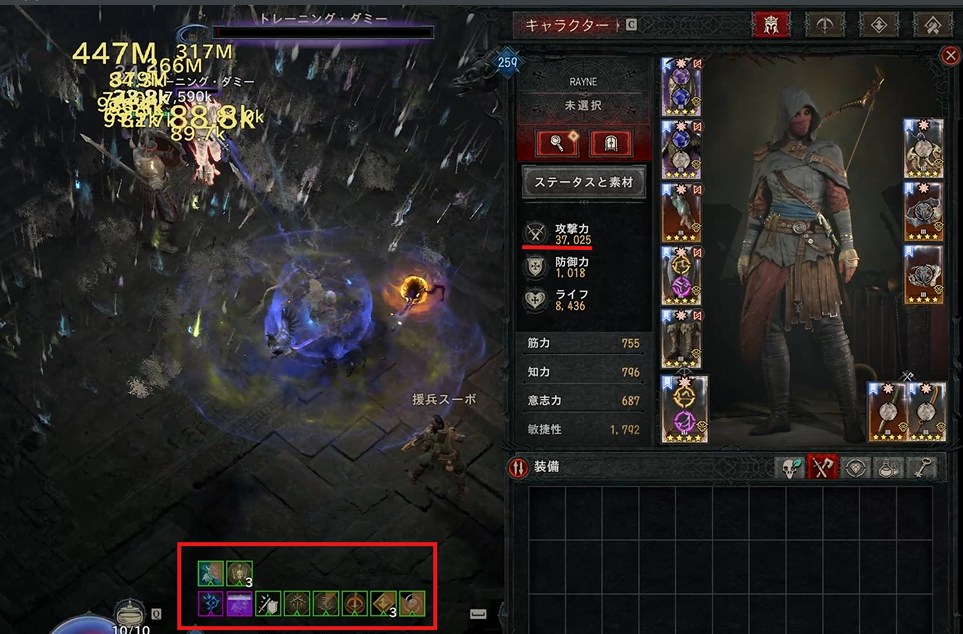Open the potion consumables inventory tab
Image resolution: width=963 pixels, height=634 pixels.
[x=888, y=466]
